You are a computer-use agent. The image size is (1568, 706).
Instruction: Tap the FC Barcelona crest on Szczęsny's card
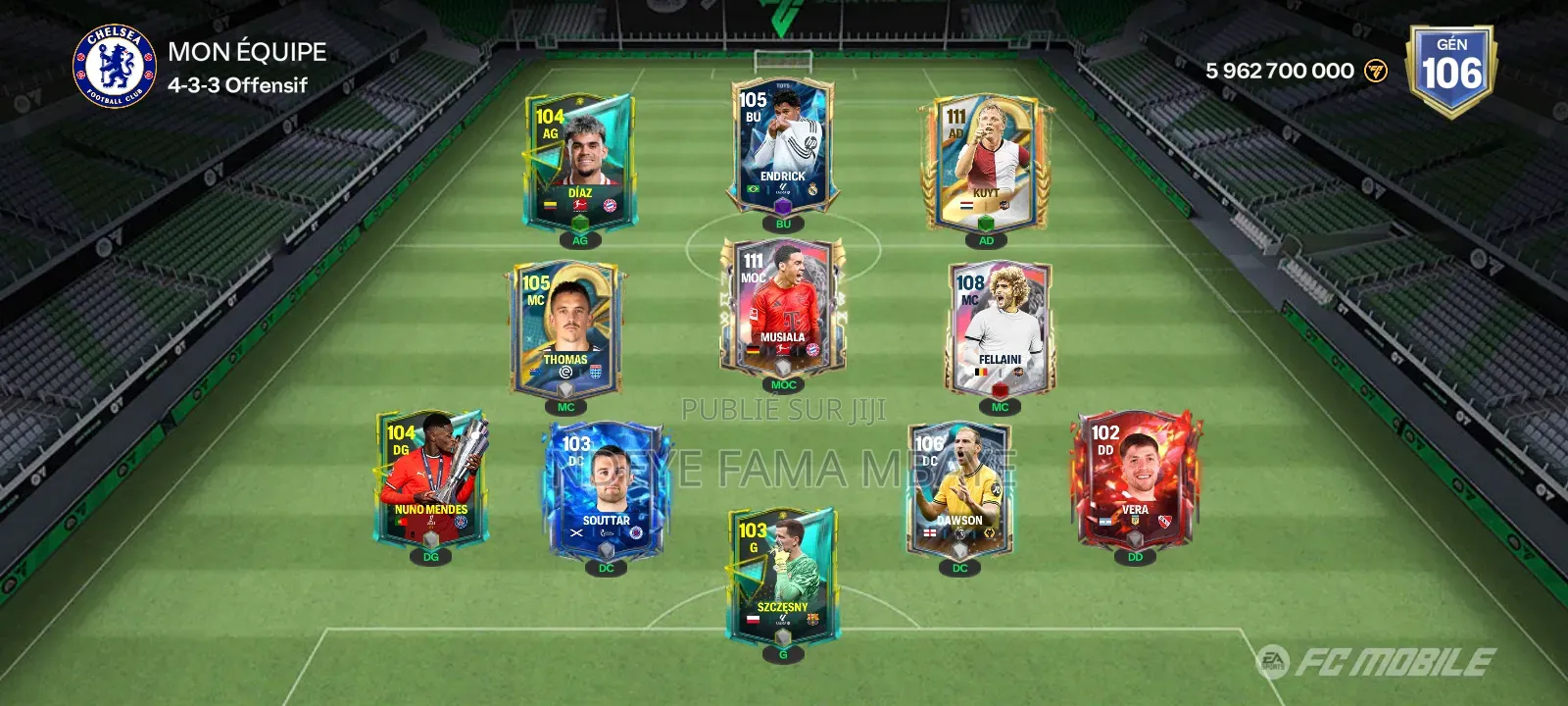(812, 619)
